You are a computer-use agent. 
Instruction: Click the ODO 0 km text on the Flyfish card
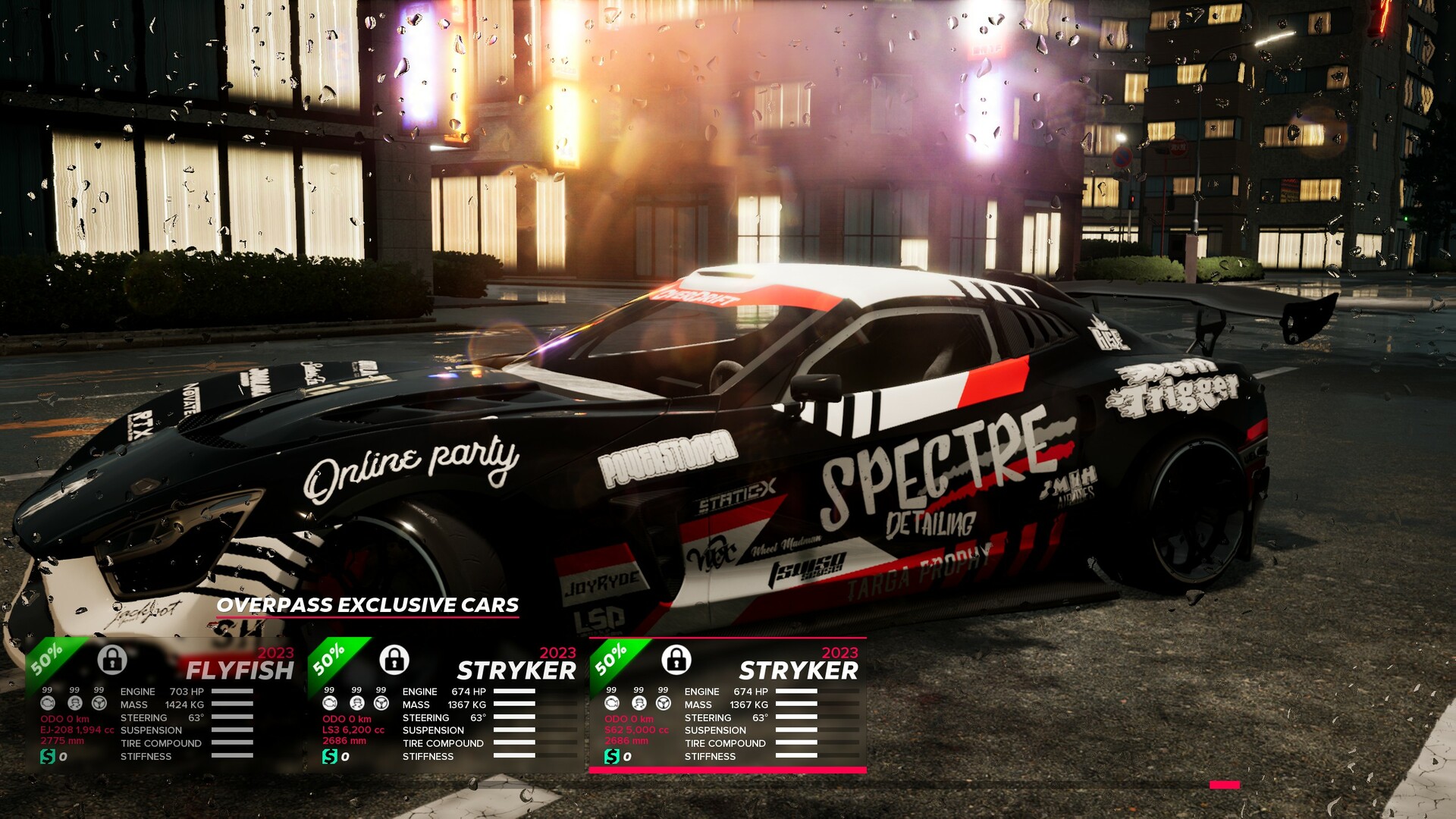65,719
